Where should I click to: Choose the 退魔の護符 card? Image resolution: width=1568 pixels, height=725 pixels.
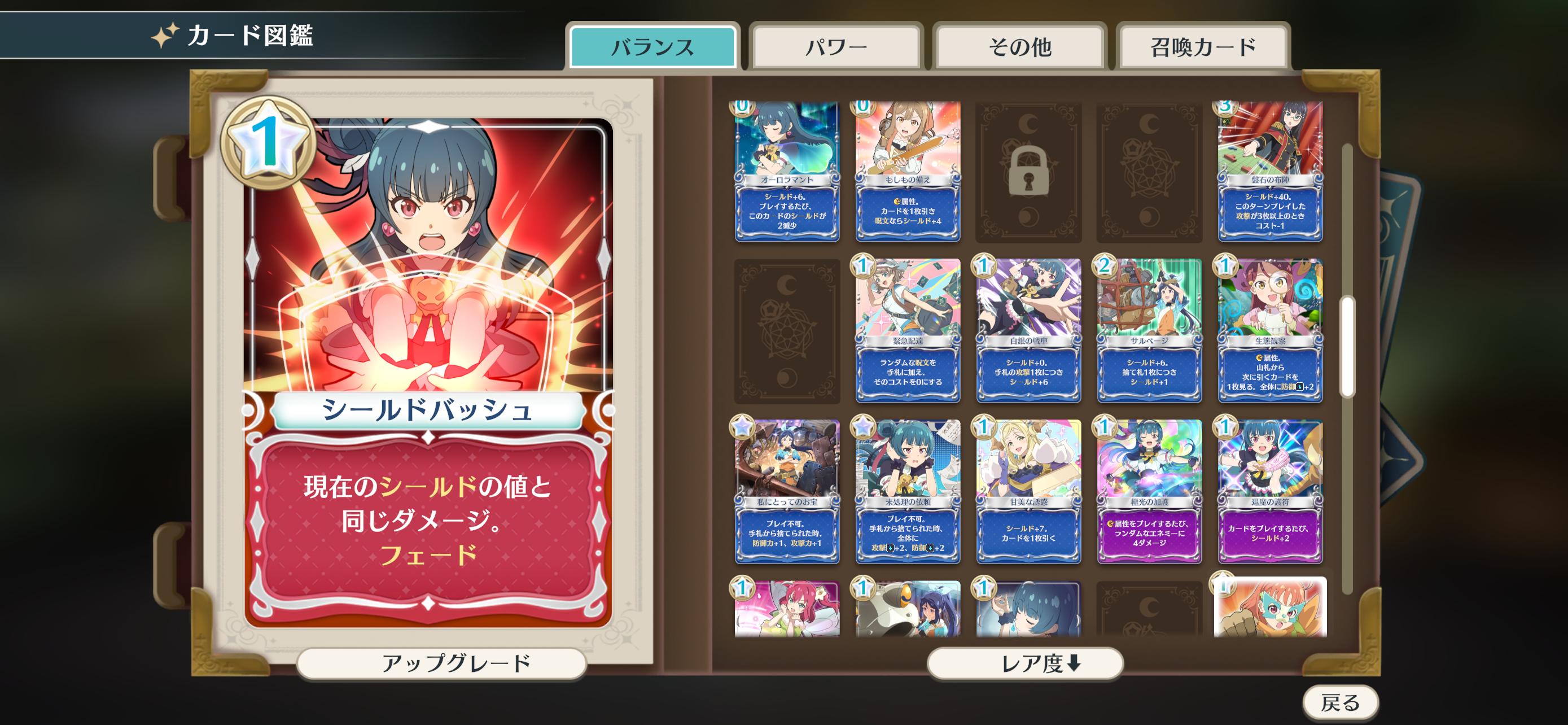pyautogui.click(x=1270, y=491)
